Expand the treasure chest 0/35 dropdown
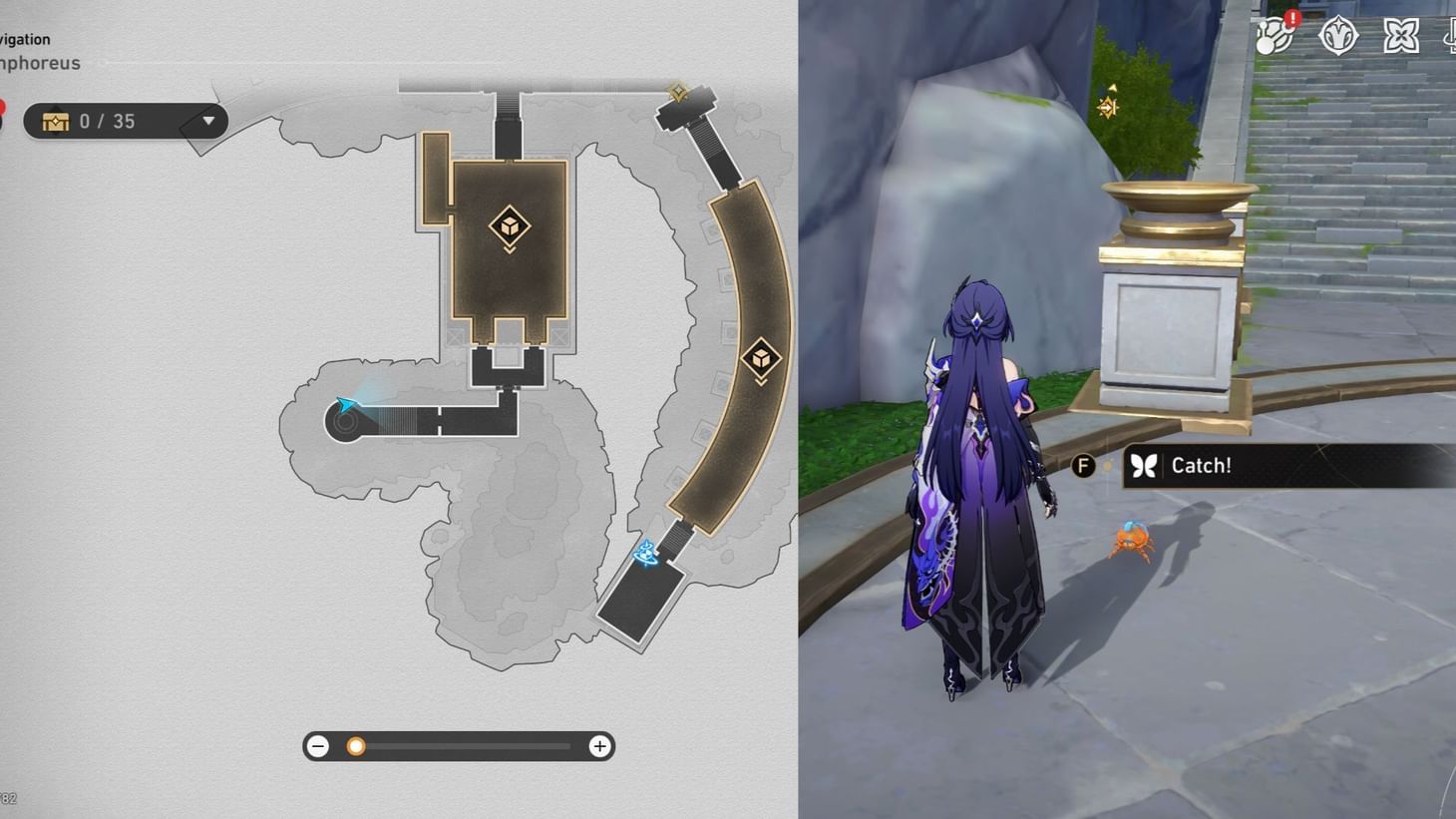 [206, 121]
